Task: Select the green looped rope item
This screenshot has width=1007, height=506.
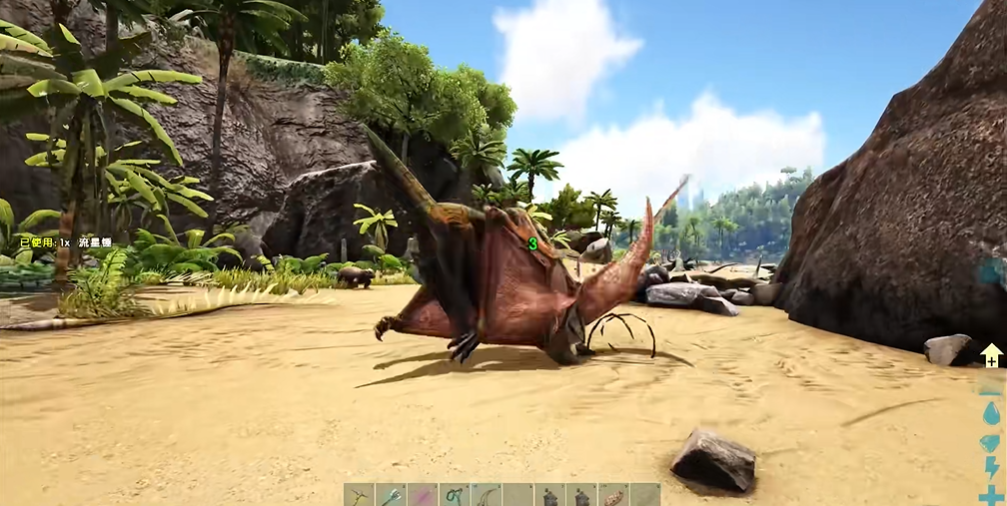Action: point(454,496)
